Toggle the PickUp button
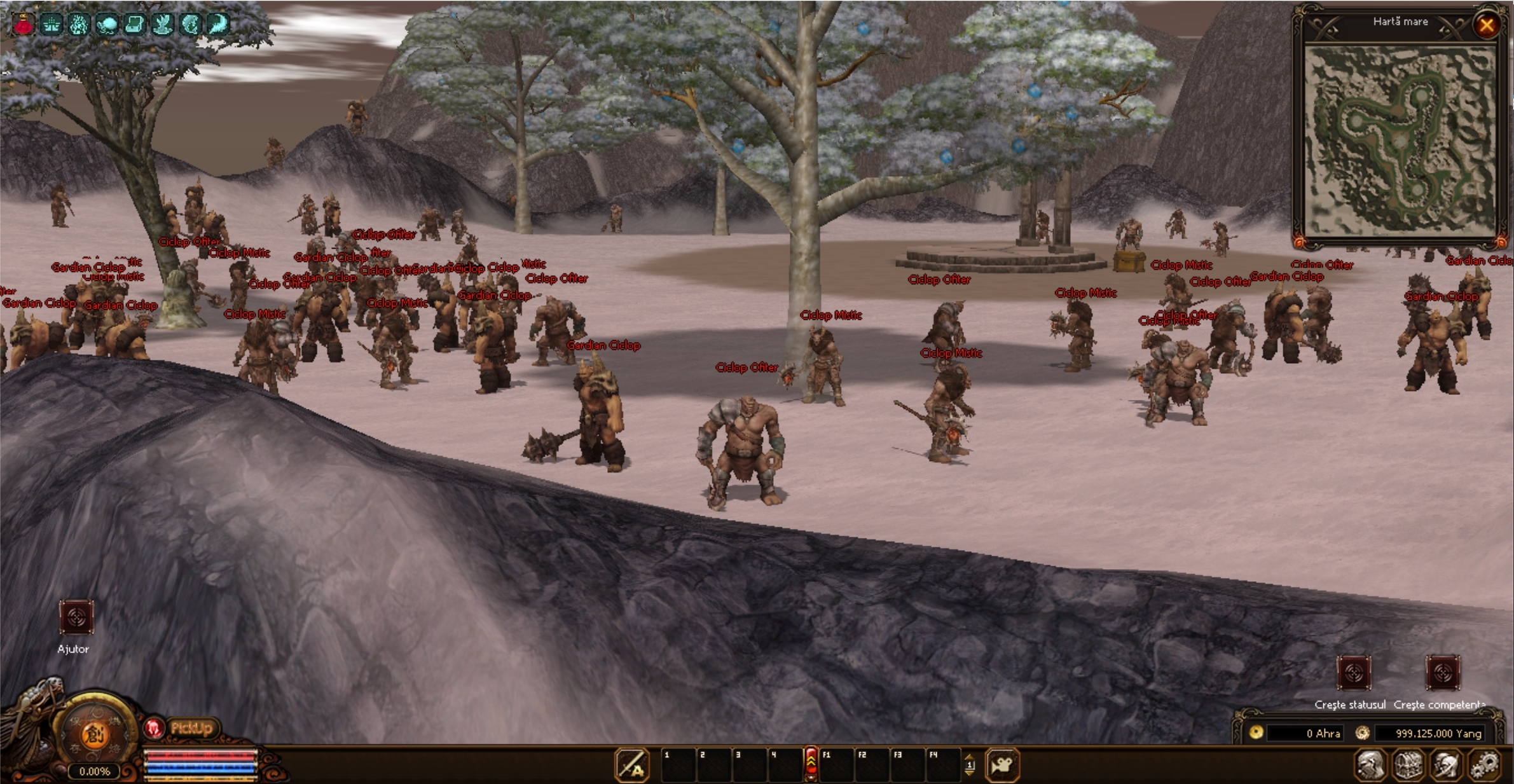The width and height of the screenshot is (1514, 784). tap(191, 728)
